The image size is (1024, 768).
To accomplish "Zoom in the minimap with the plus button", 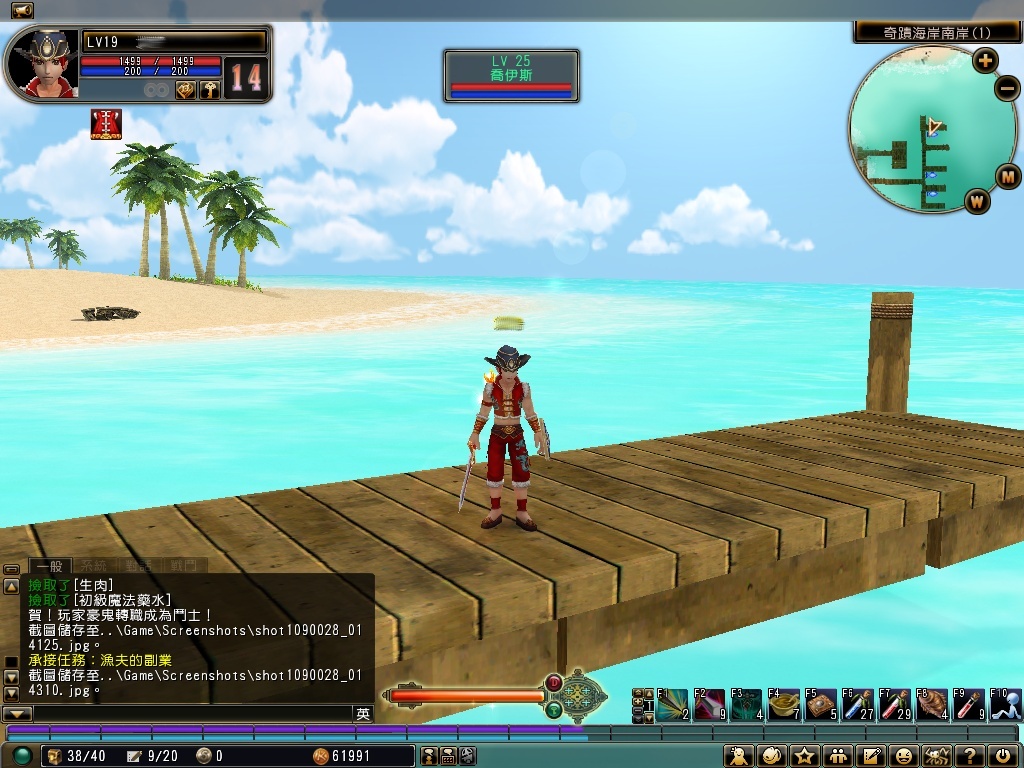I will click(985, 60).
